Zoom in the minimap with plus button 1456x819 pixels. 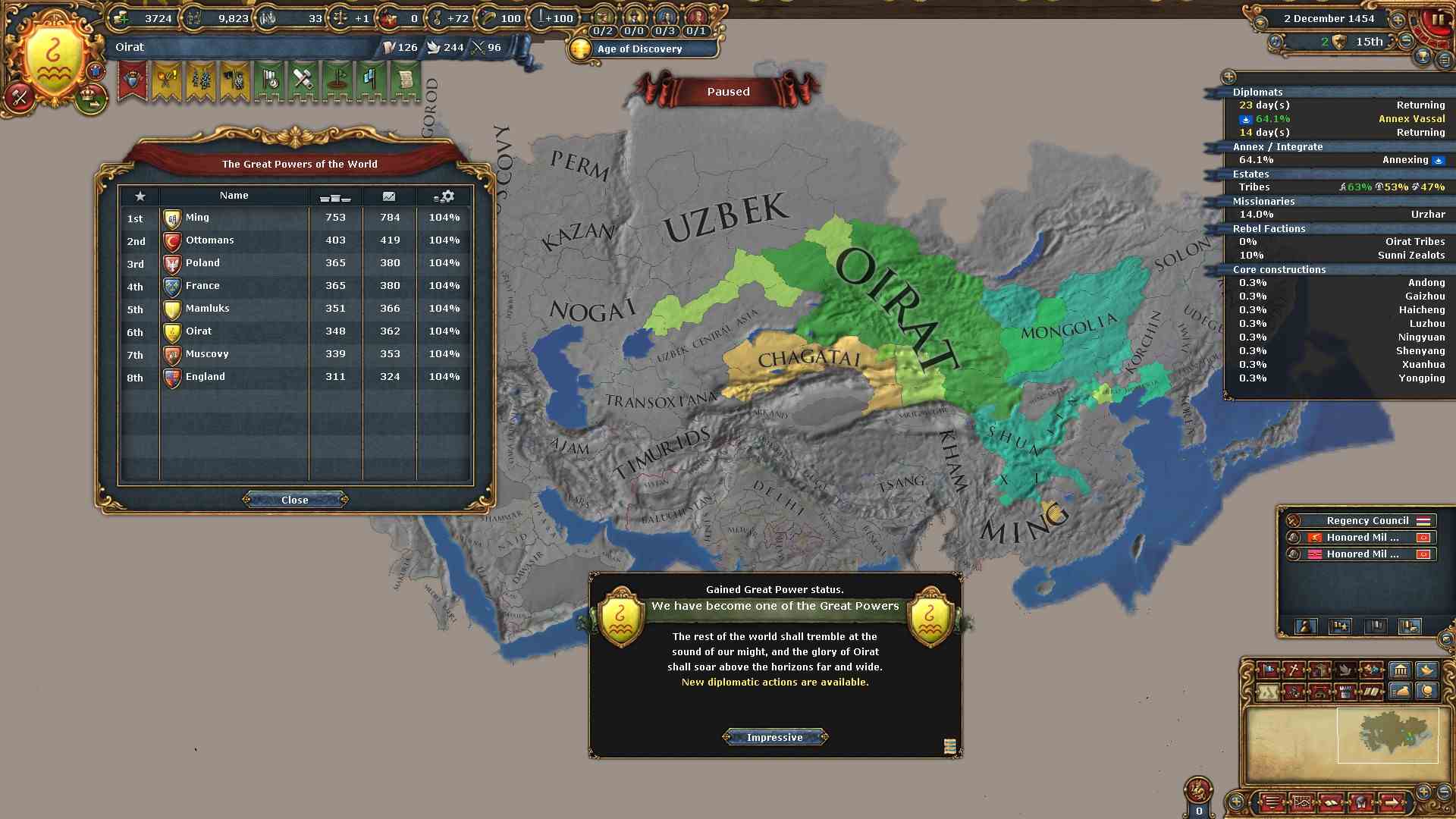1423,791
